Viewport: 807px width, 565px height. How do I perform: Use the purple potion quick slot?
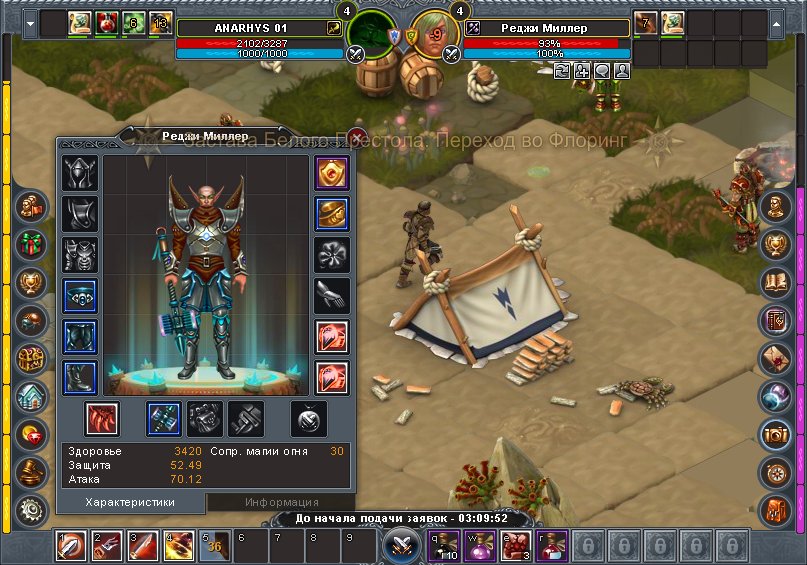(480, 546)
